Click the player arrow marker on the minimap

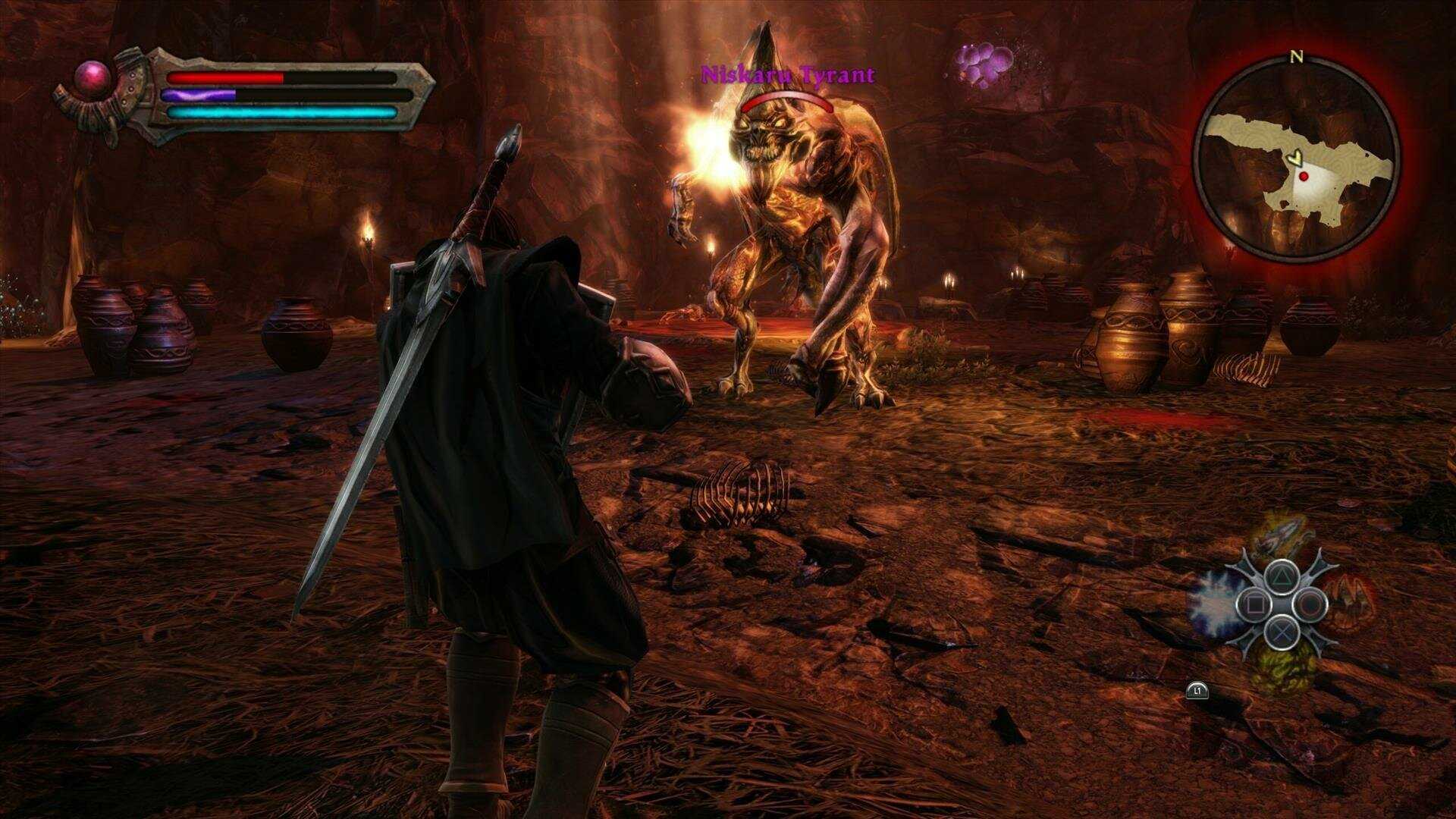point(1296,159)
